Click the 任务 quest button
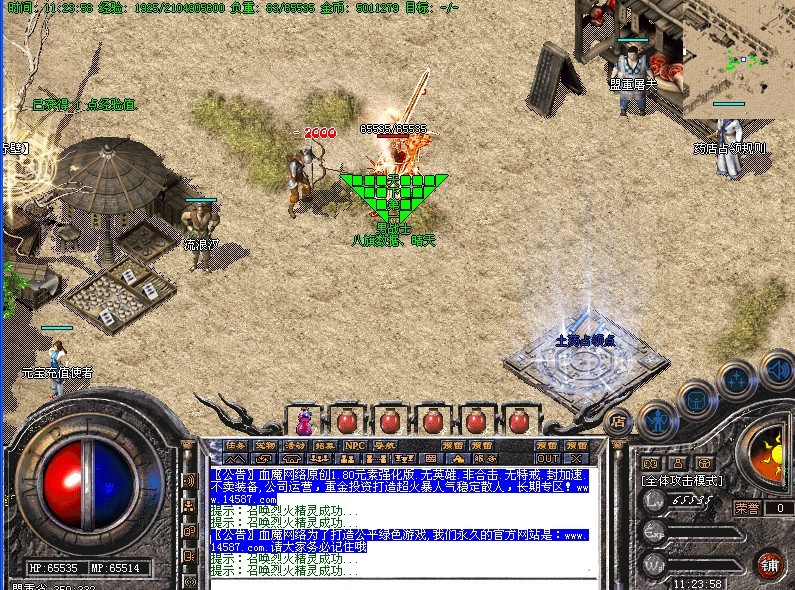This screenshot has width=795, height=590. pos(235,445)
